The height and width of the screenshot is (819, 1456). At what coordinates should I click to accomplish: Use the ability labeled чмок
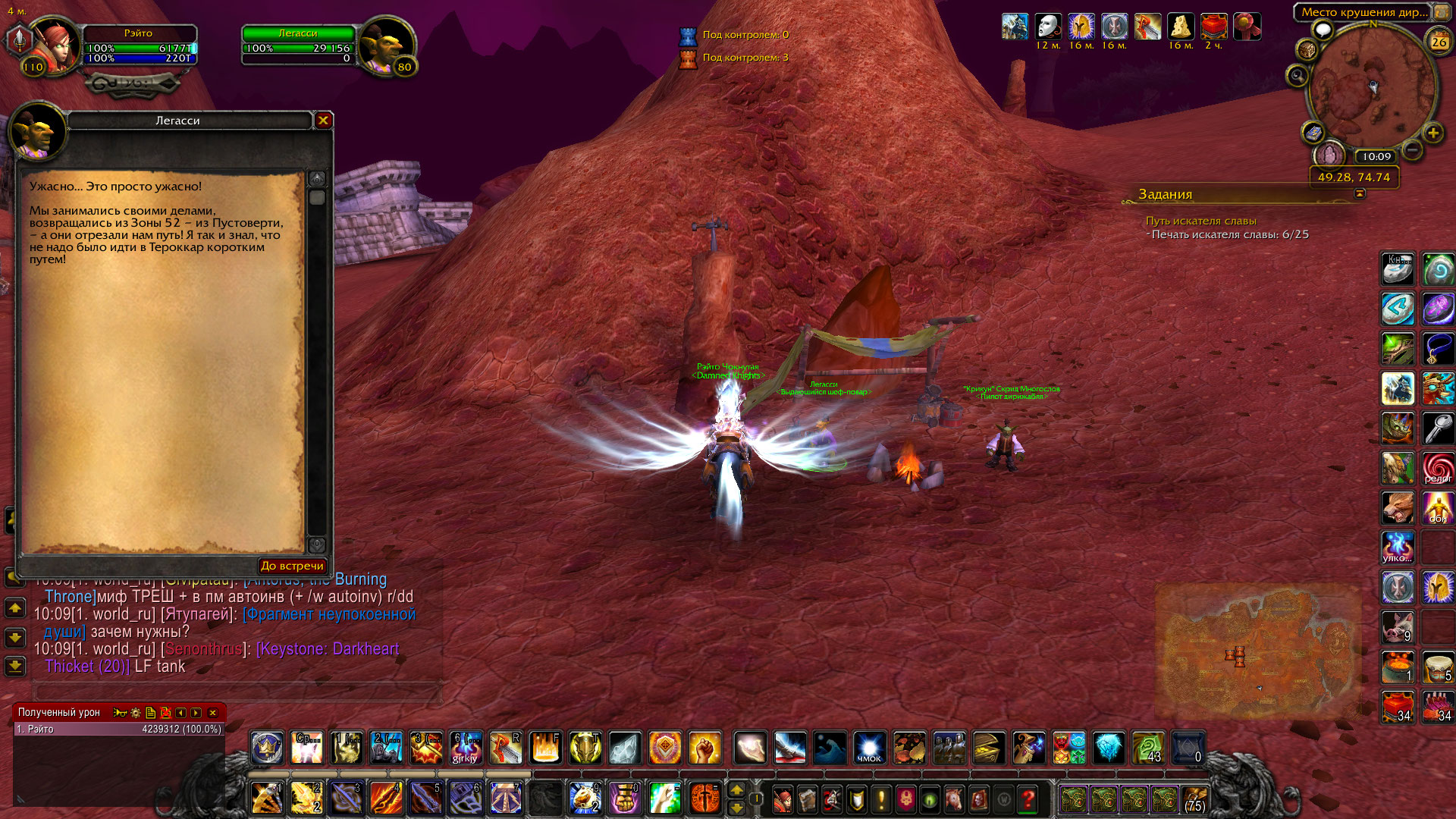pos(869,748)
